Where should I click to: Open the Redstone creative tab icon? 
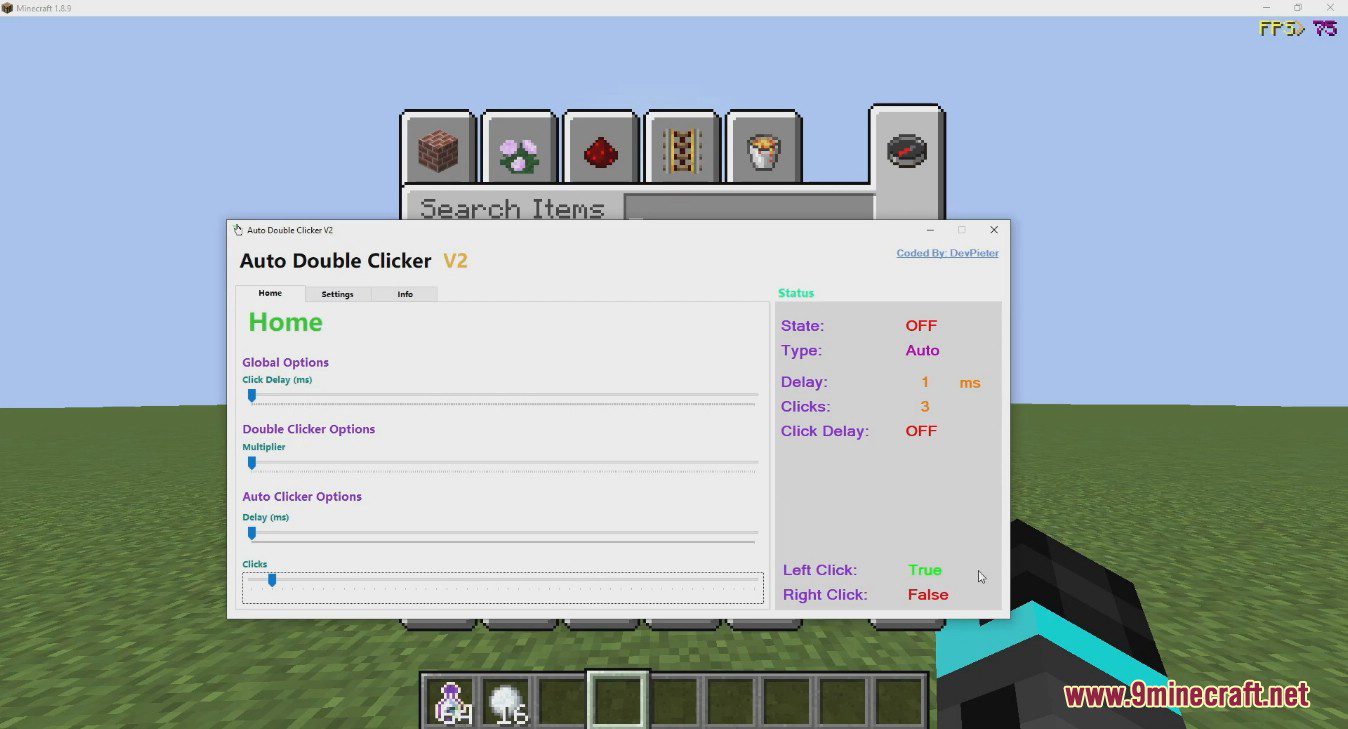pos(601,148)
